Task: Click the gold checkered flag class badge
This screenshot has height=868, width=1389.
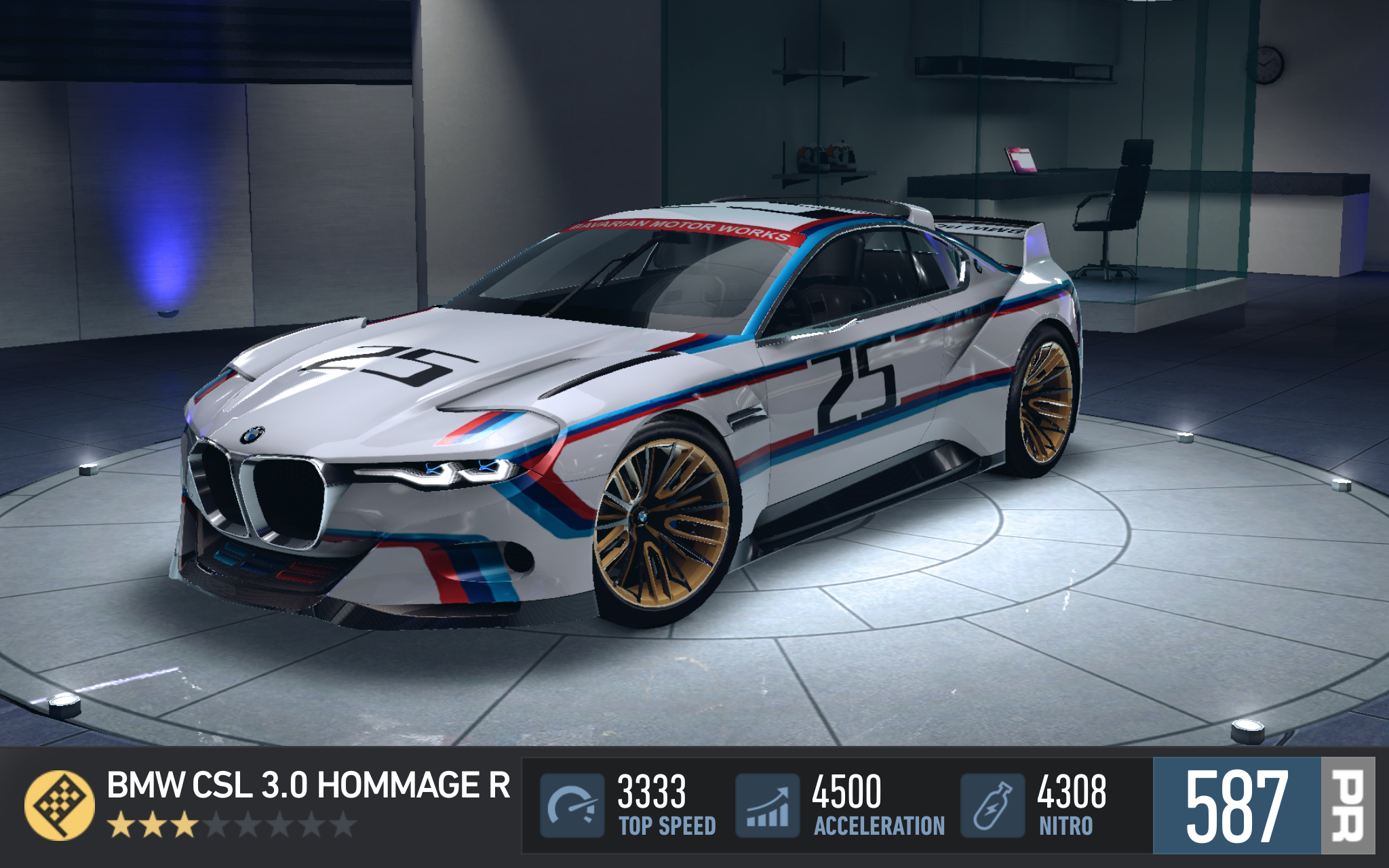Action: tap(60, 805)
